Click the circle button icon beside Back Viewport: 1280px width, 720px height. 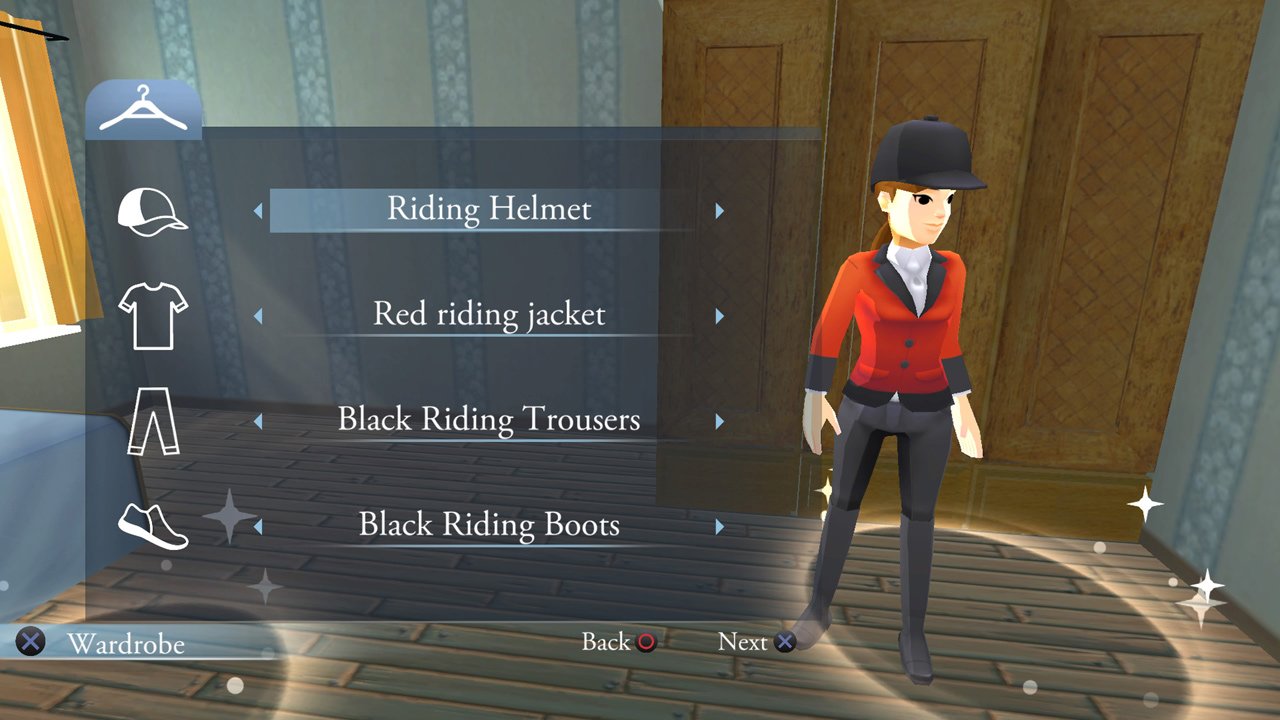coord(646,643)
